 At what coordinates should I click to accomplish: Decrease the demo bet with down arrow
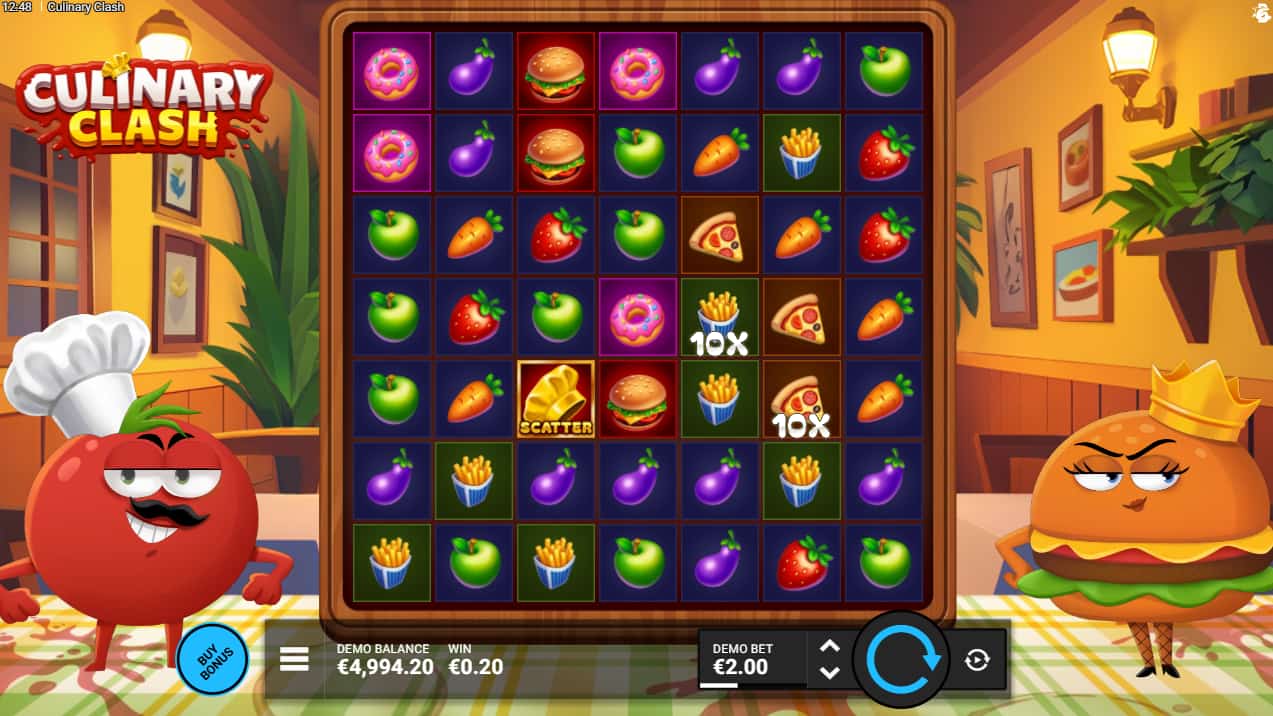[829, 672]
